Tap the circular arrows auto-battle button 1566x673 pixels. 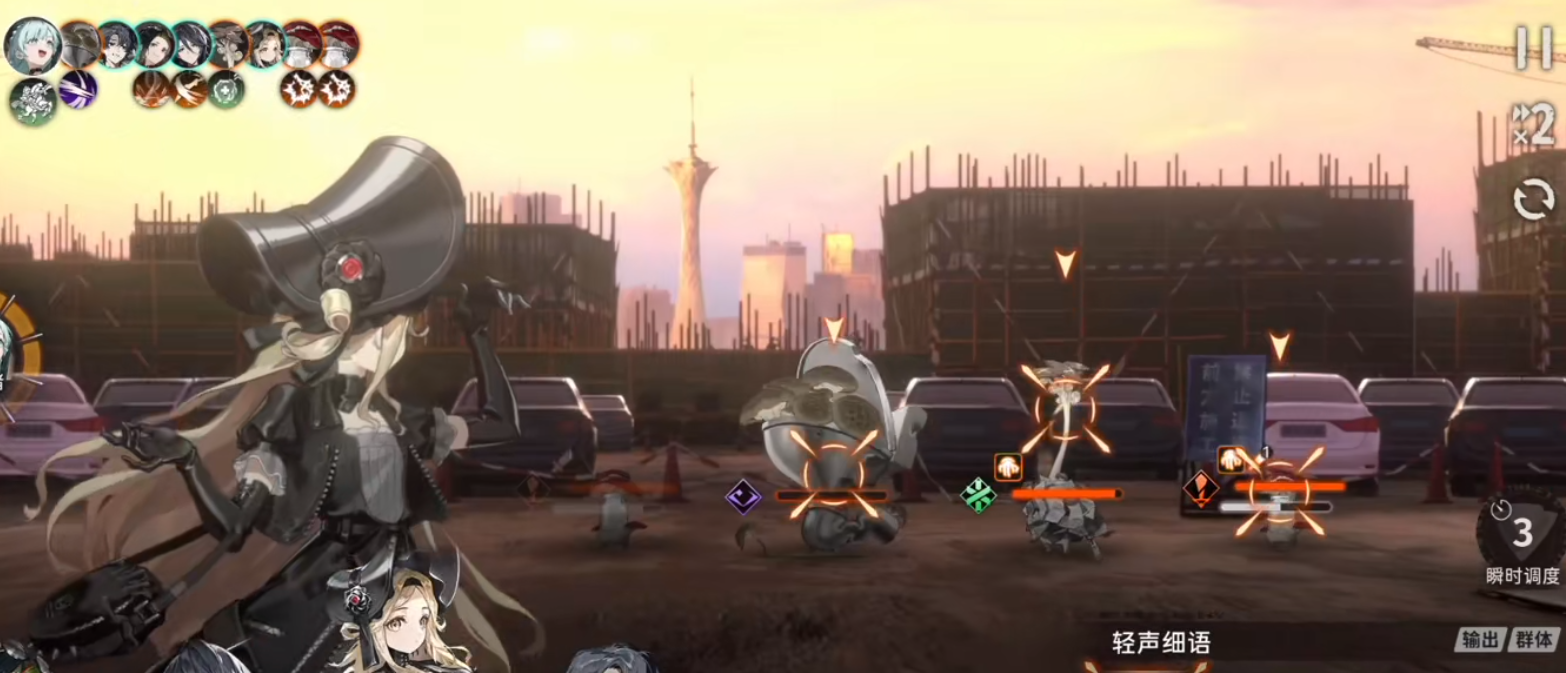(x=1533, y=200)
